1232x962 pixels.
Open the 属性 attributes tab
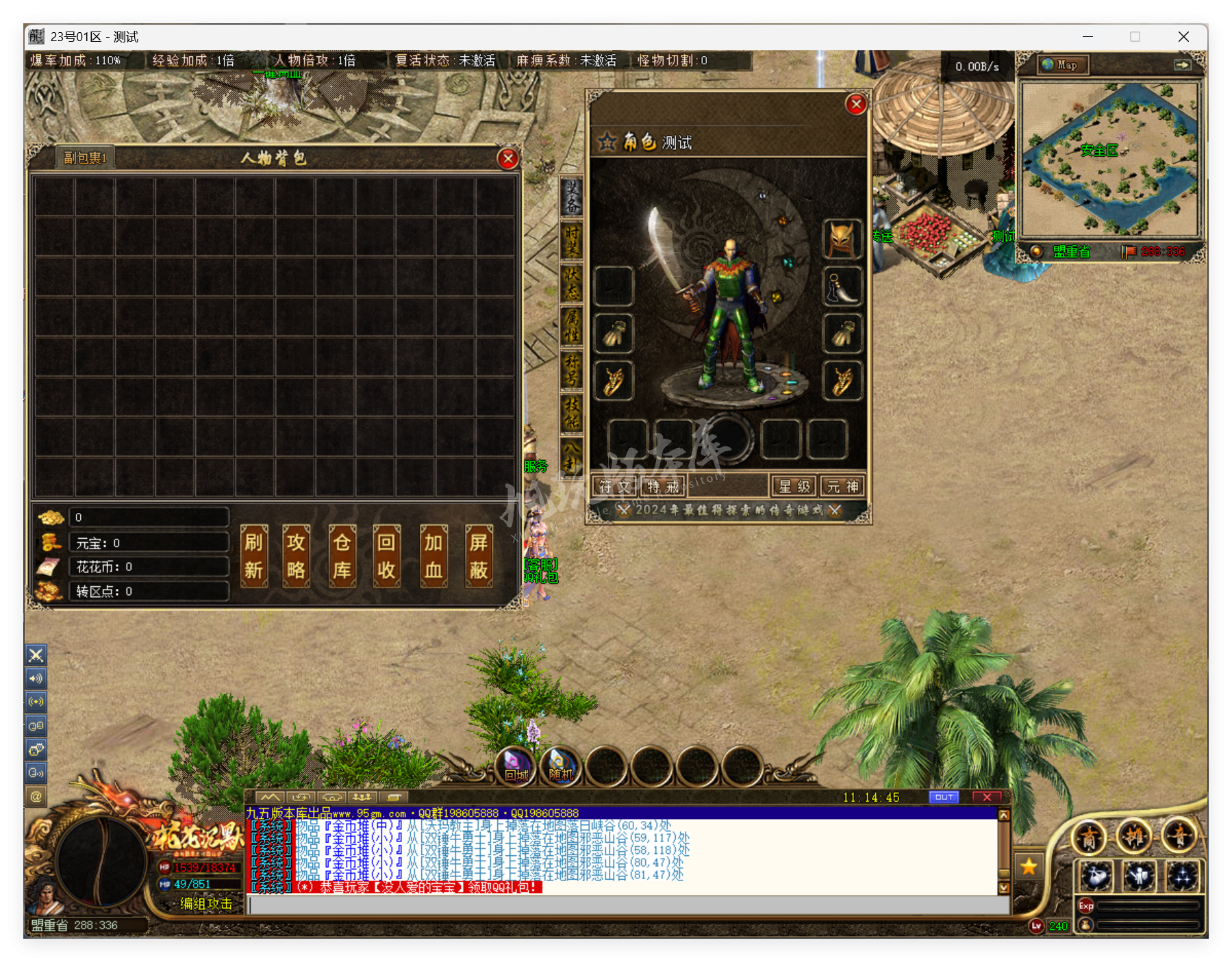(x=571, y=325)
